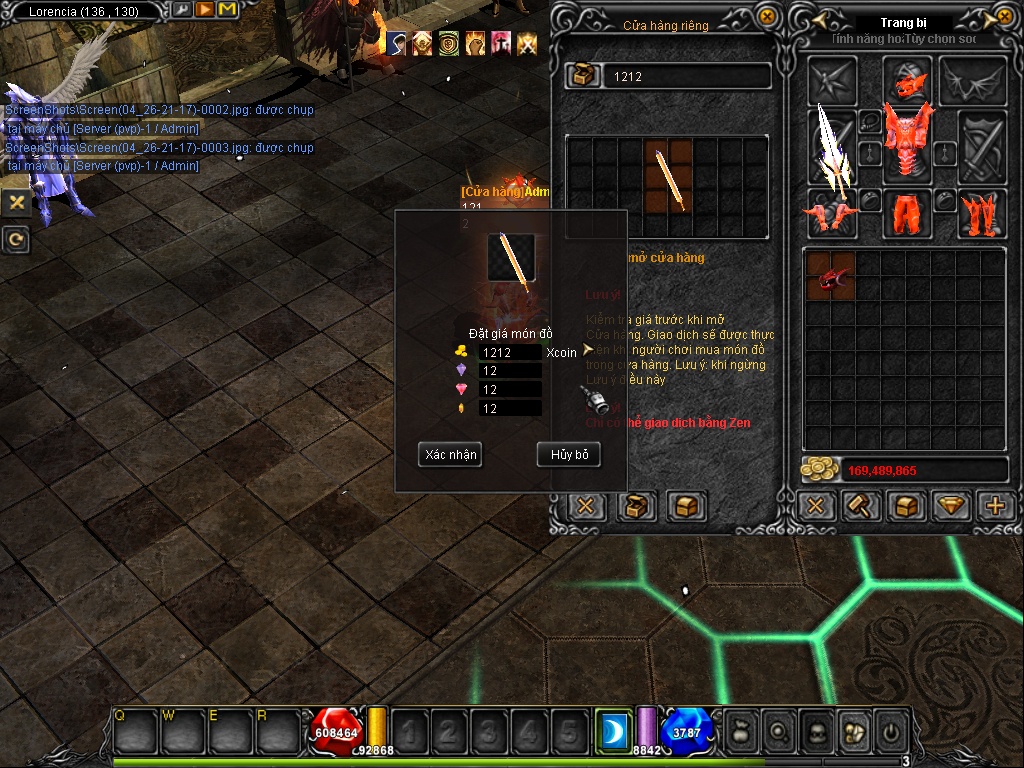1024x768 pixels.
Task: Close the Trang bị equipment window
Action: coord(1003,17)
